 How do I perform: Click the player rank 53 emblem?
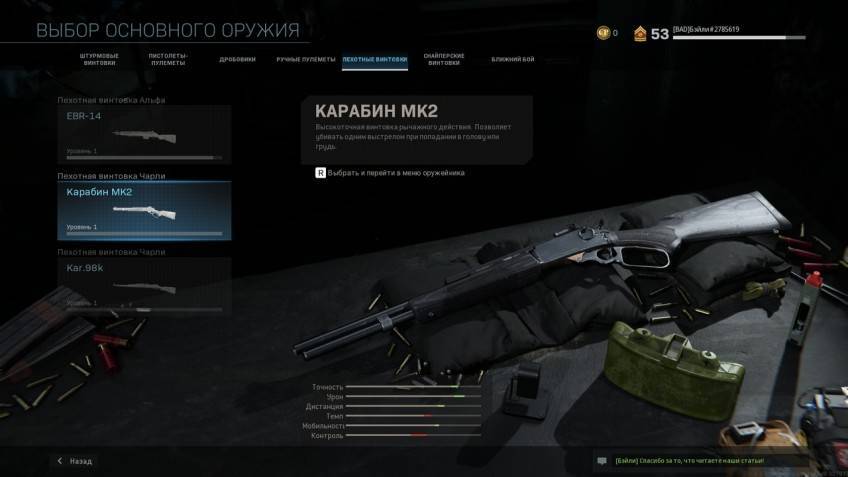tap(640, 34)
